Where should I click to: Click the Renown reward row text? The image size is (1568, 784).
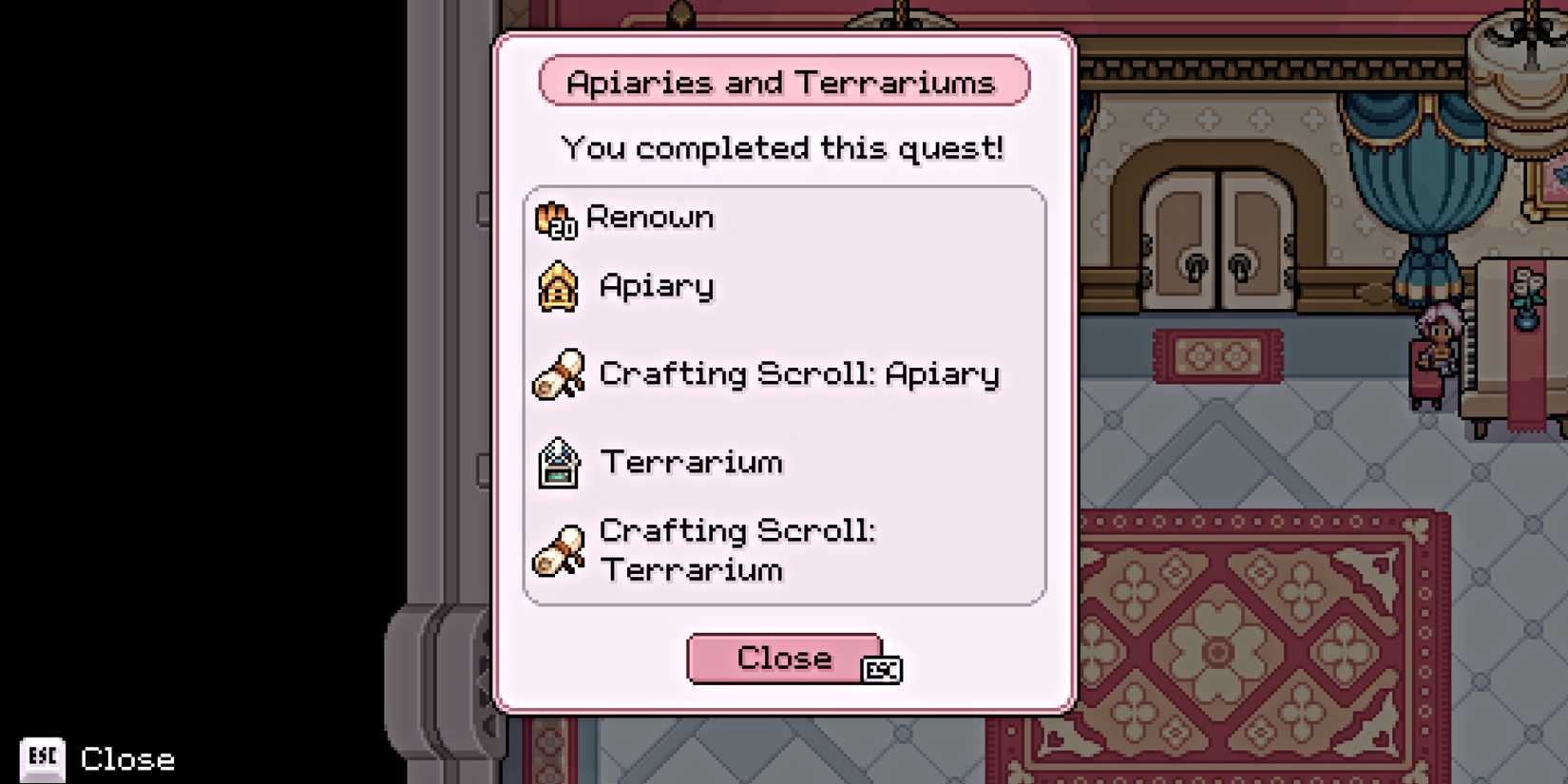tap(650, 218)
